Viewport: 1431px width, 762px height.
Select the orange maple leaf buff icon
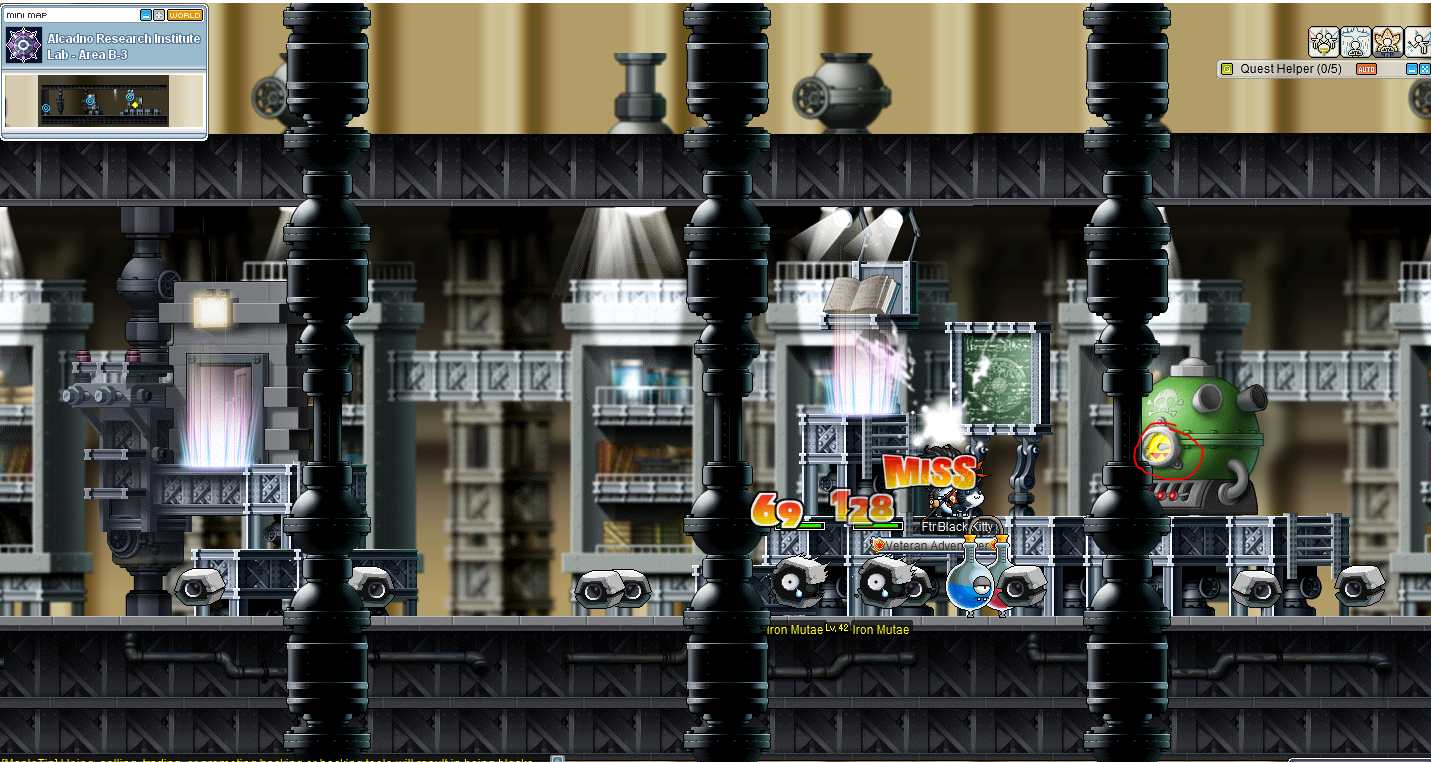tap(1387, 42)
